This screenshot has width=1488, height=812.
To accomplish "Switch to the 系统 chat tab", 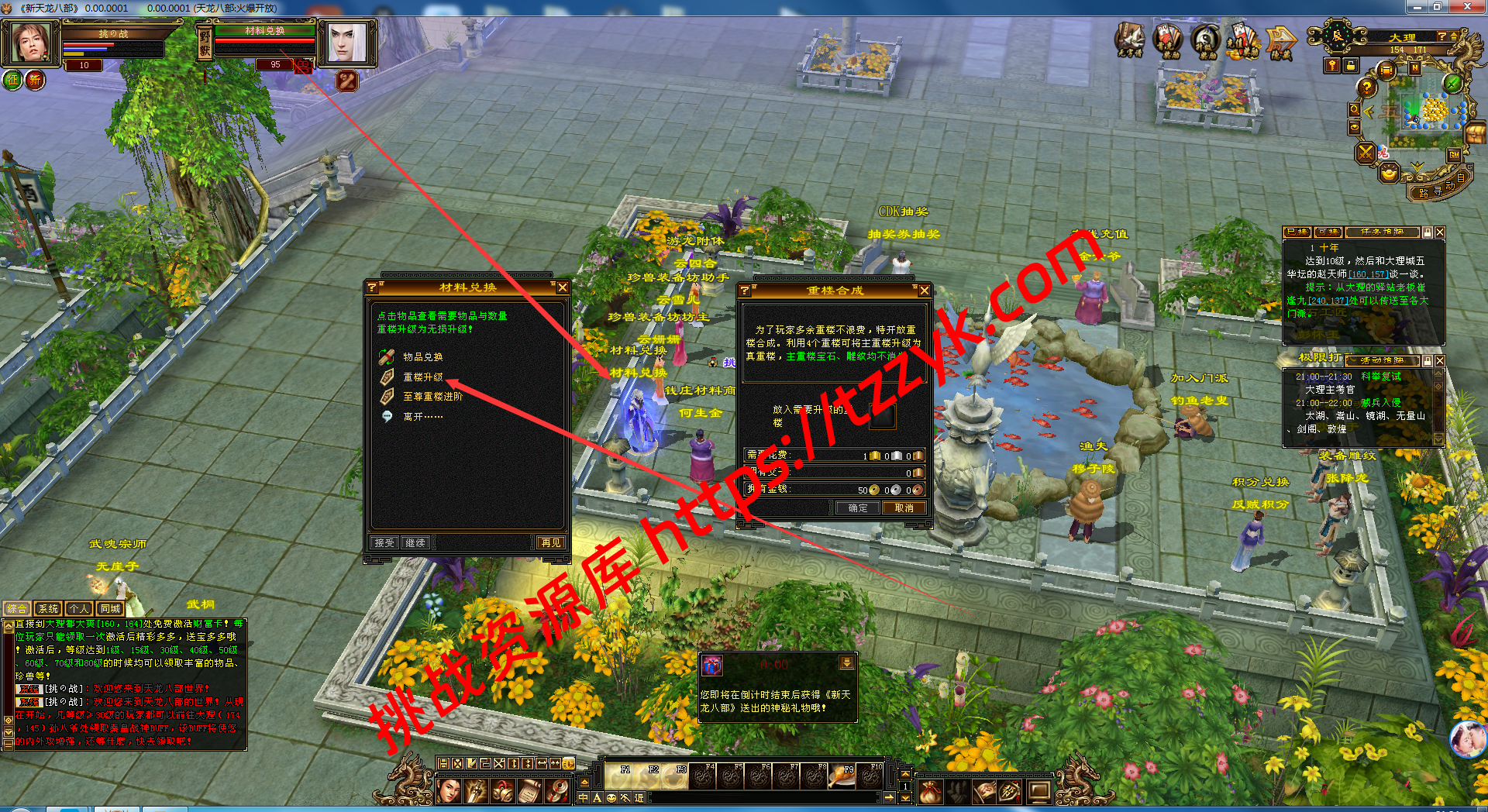I will pyautogui.click(x=48, y=609).
